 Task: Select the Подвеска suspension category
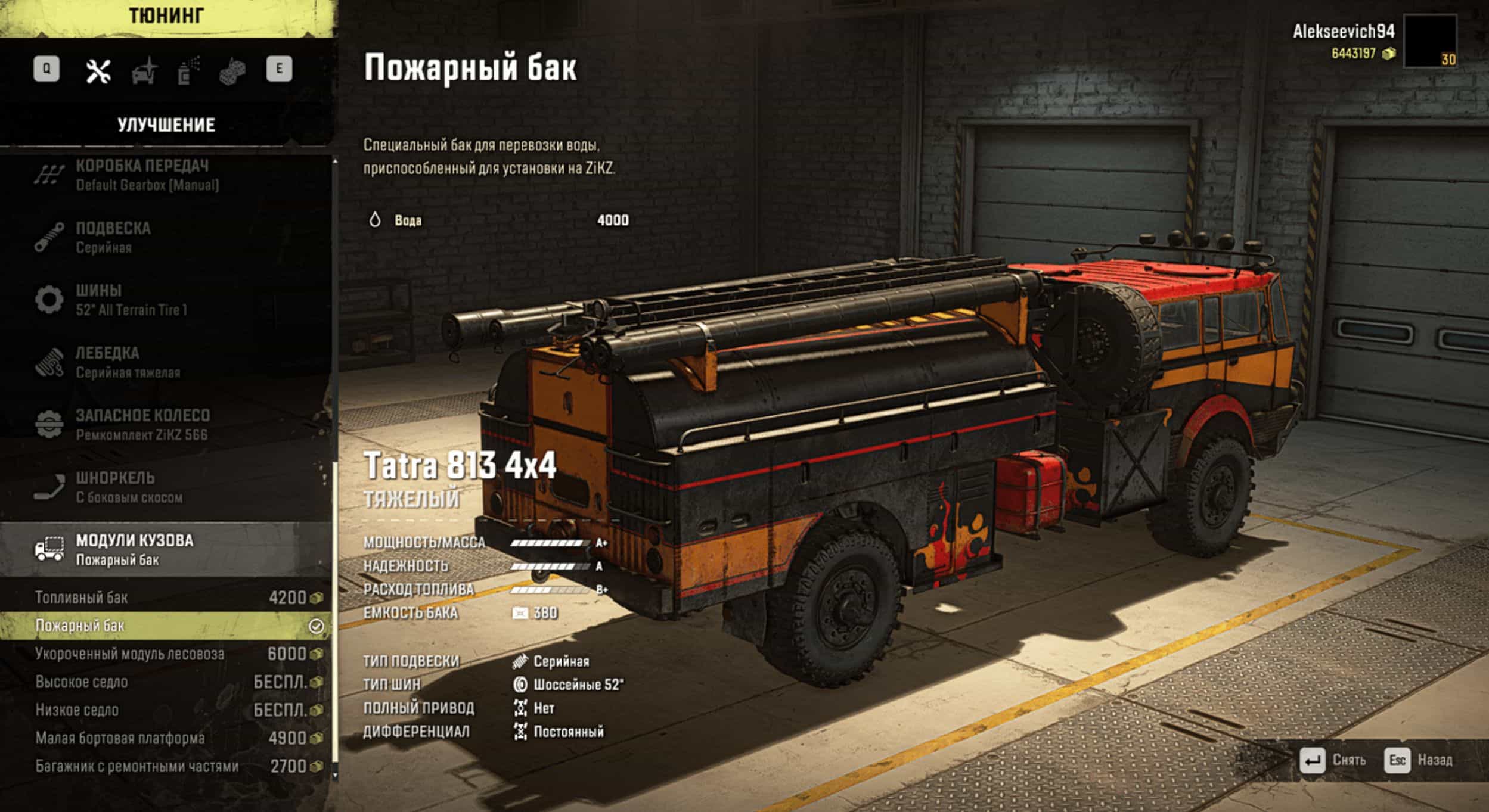[113, 238]
